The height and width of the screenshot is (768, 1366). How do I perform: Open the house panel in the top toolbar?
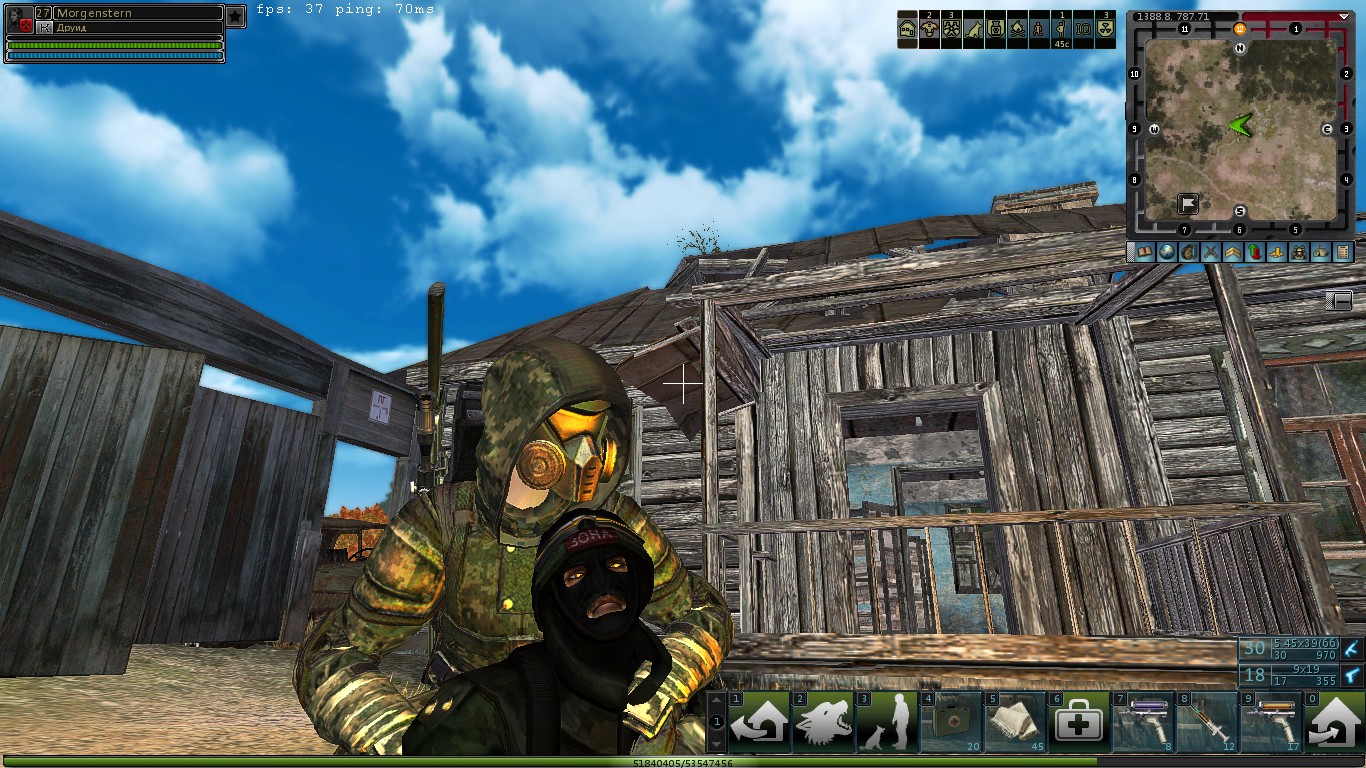tap(907, 28)
